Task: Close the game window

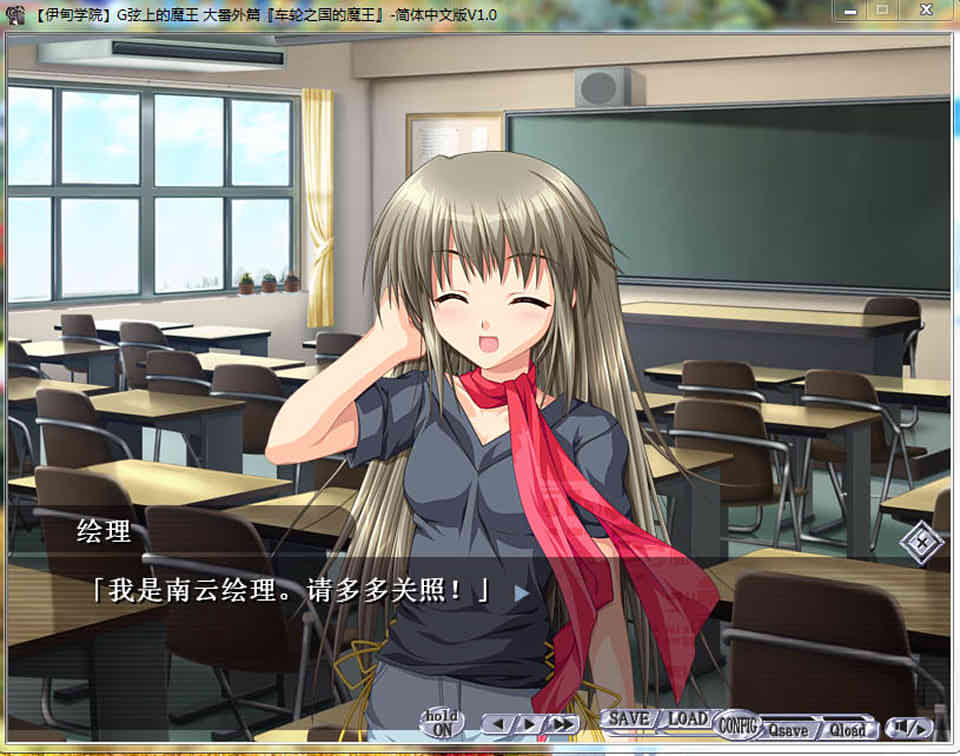Action: [926, 10]
